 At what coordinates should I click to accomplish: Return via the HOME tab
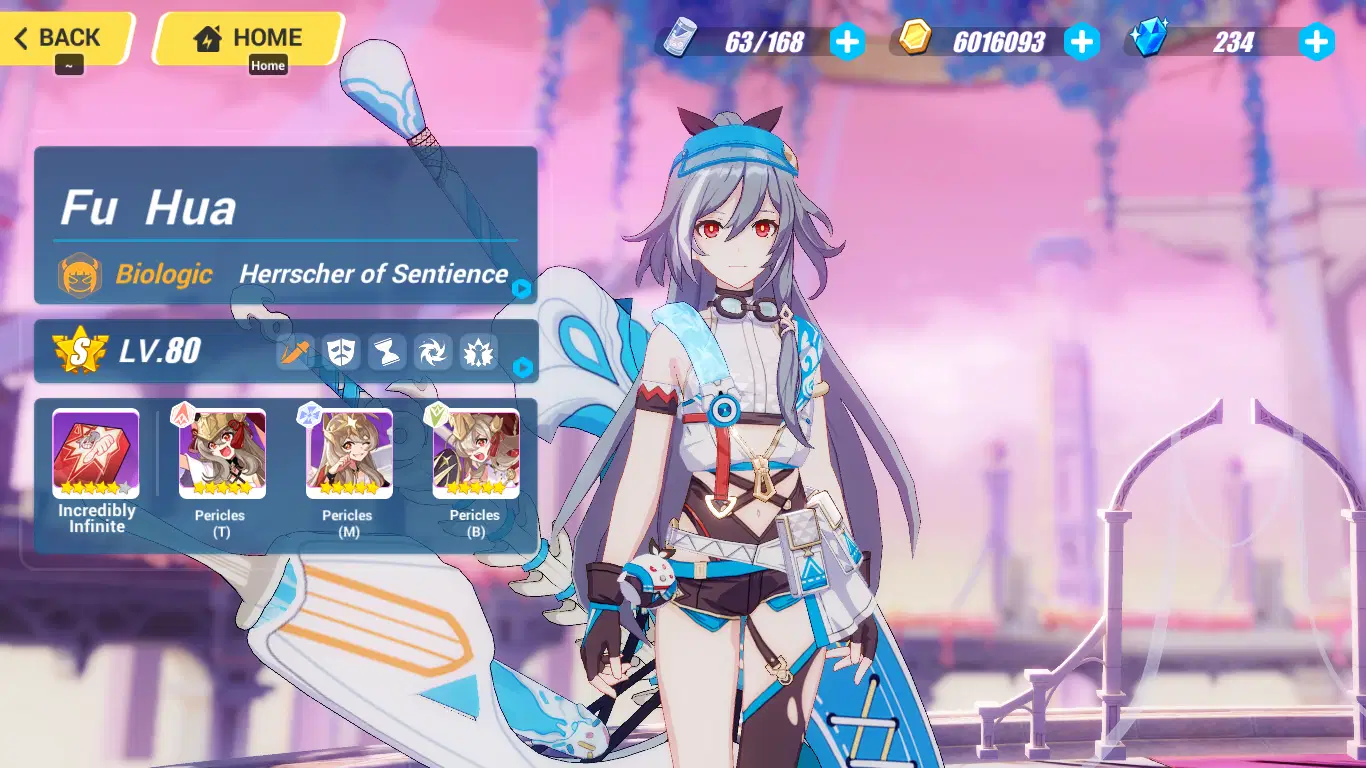[244, 38]
